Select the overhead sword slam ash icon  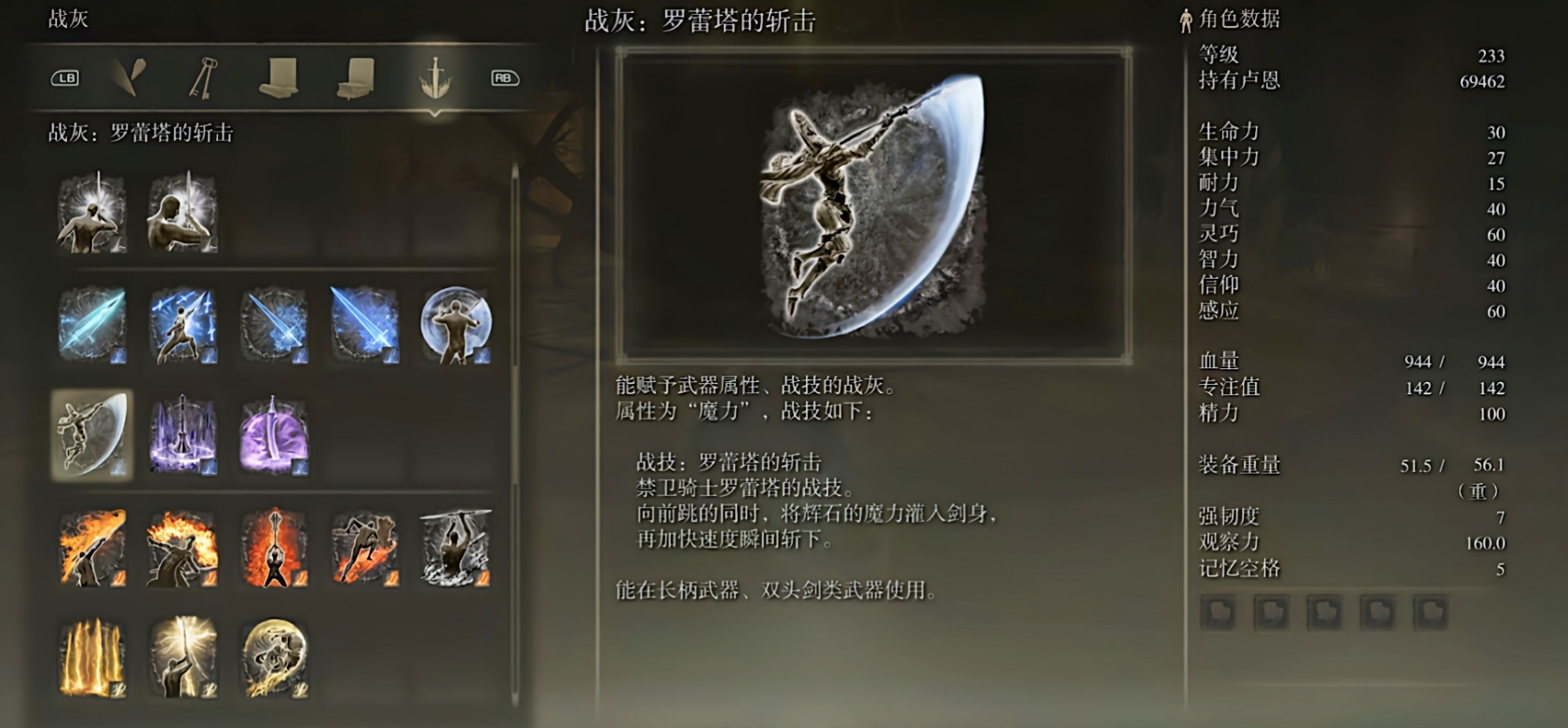pos(457,548)
